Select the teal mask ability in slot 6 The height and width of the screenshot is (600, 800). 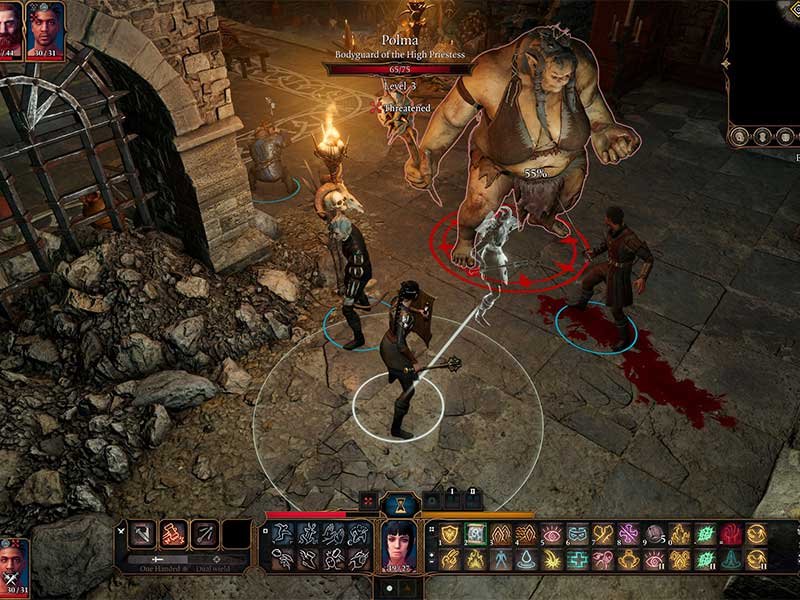[x=578, y=534]
